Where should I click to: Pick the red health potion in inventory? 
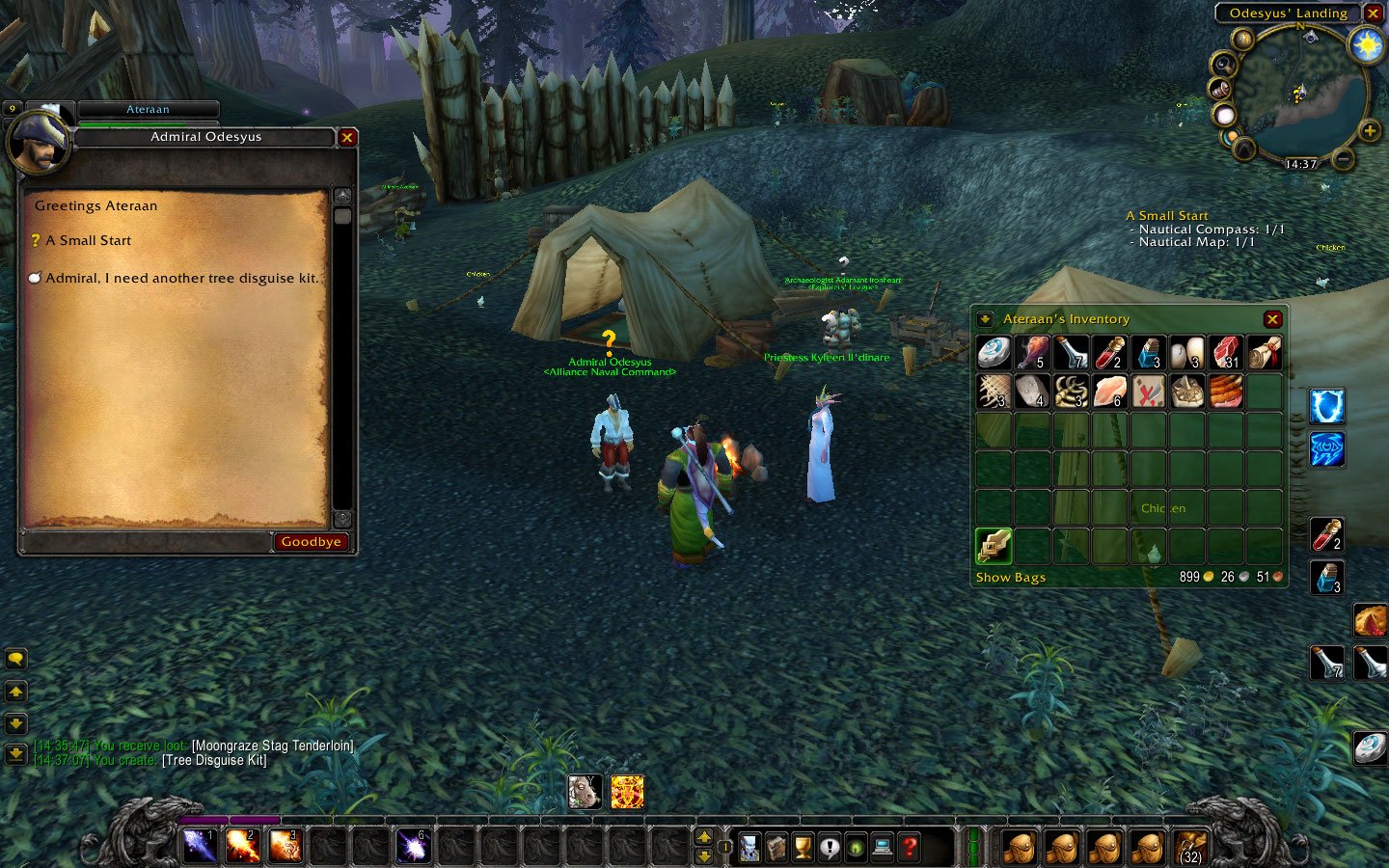1109,353
